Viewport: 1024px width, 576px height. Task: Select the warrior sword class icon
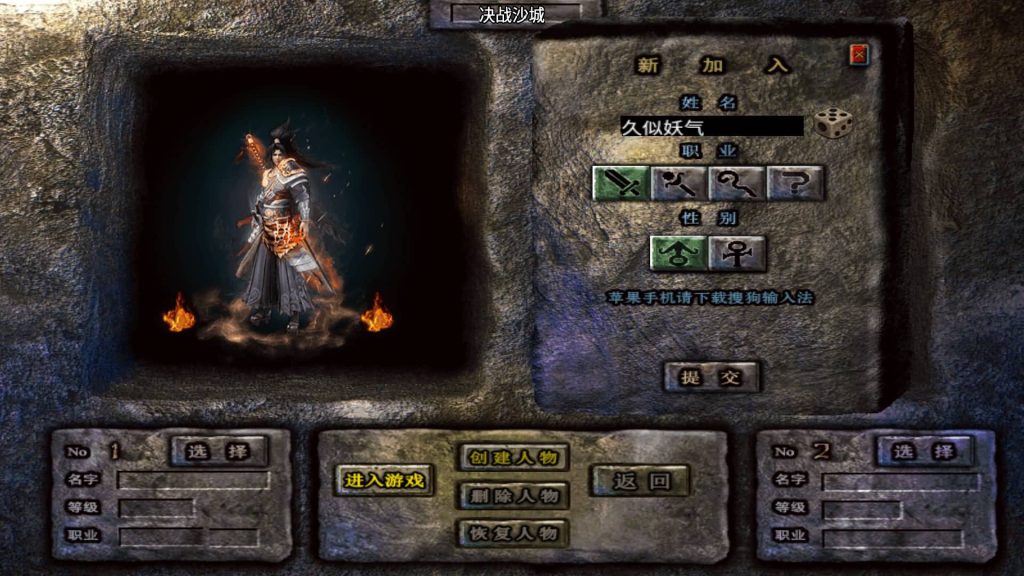[x=621, y=183]
